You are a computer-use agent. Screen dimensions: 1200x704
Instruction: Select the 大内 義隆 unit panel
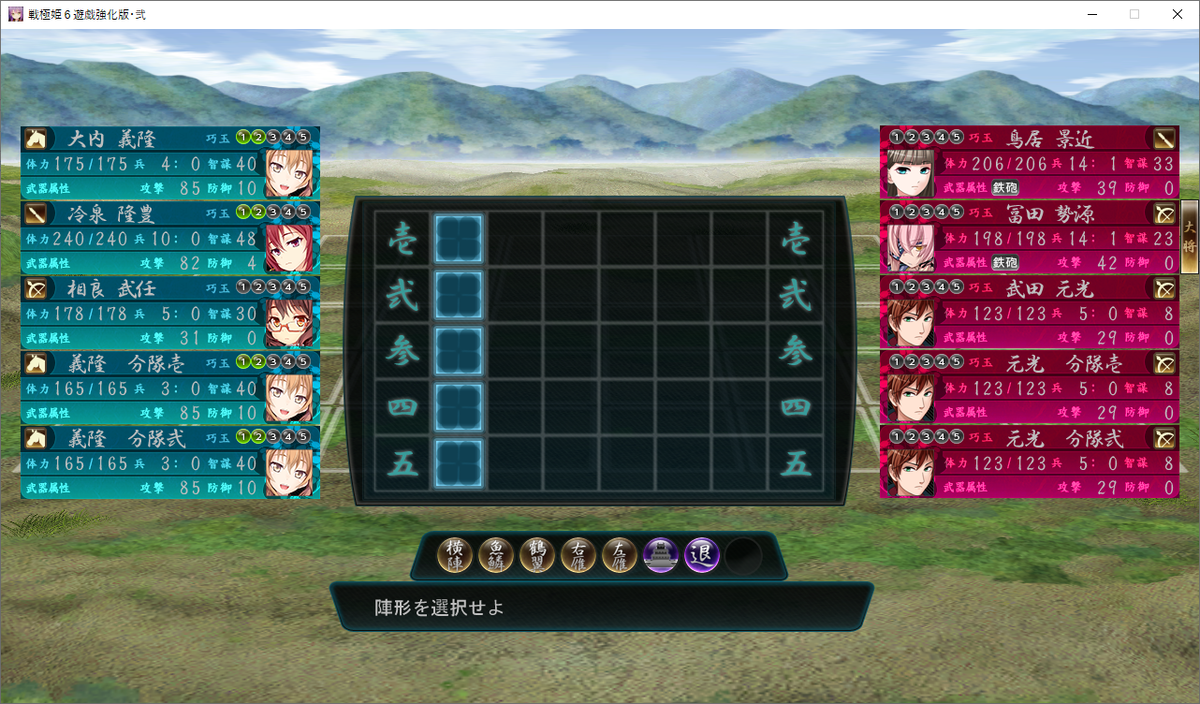(170, 162)
